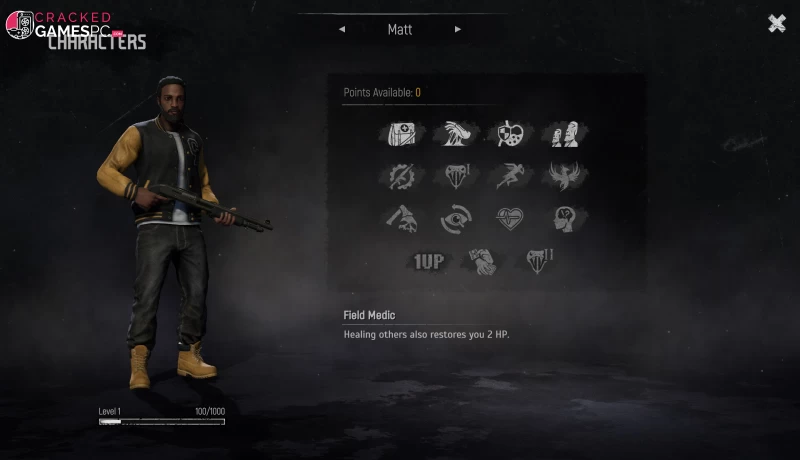Select the reaching hand skill icon
Viewport: 800px width, 460px height.
[x=455, y=134]
